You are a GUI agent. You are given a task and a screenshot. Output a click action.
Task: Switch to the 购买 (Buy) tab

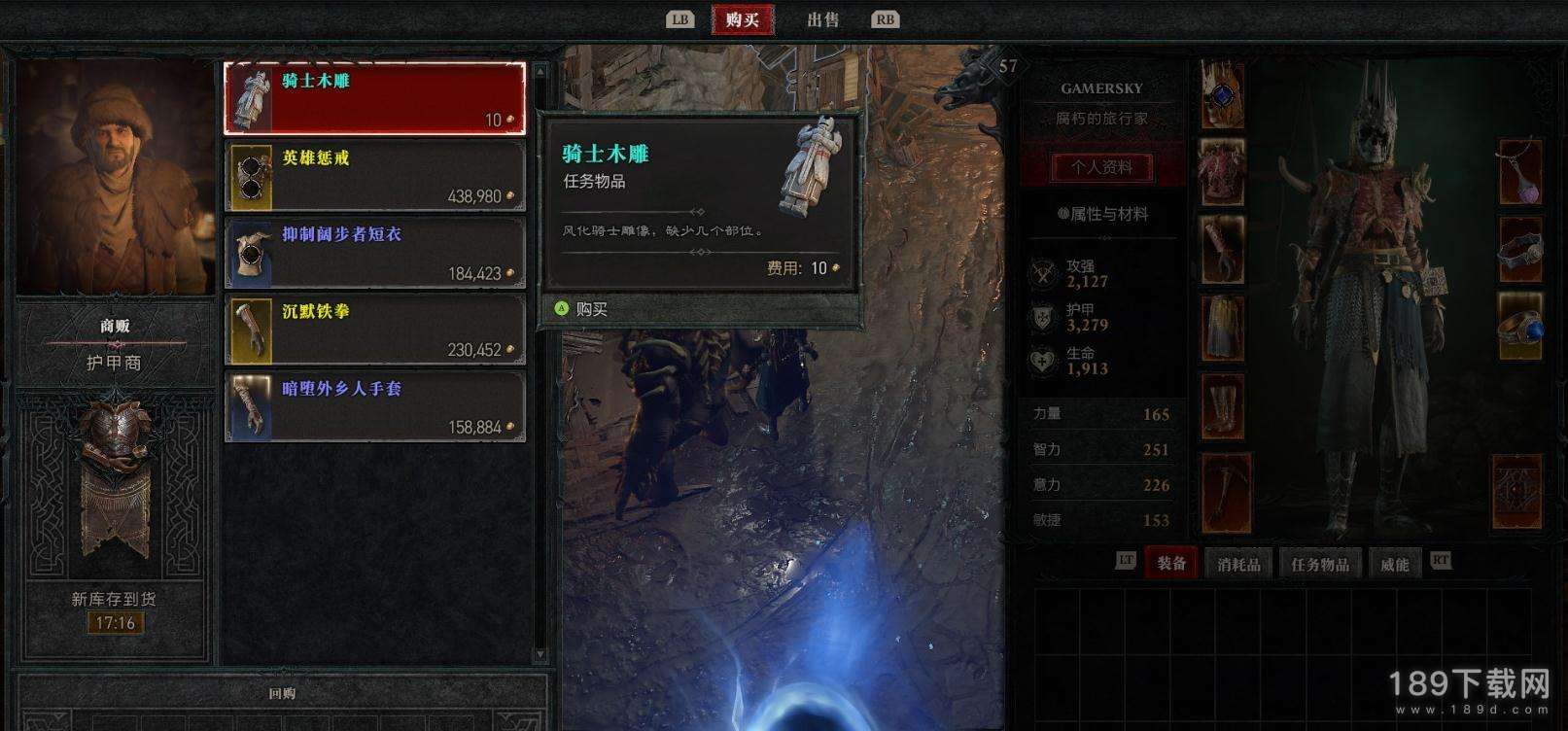[x=742, y=19]
